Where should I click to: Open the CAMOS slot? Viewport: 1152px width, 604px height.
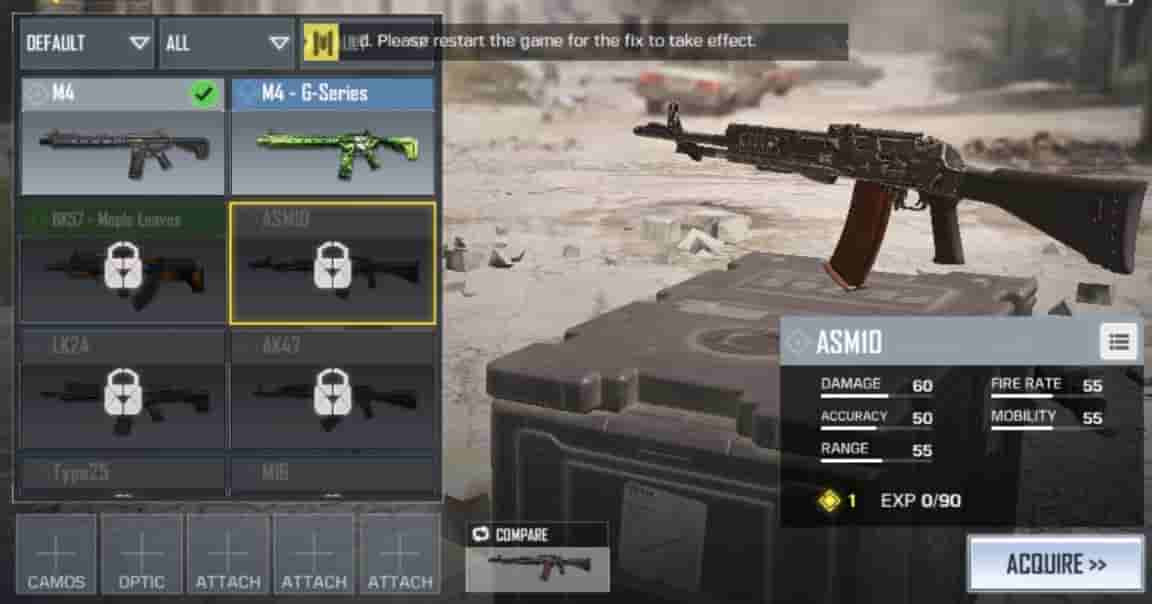click(x=56, y=555)
